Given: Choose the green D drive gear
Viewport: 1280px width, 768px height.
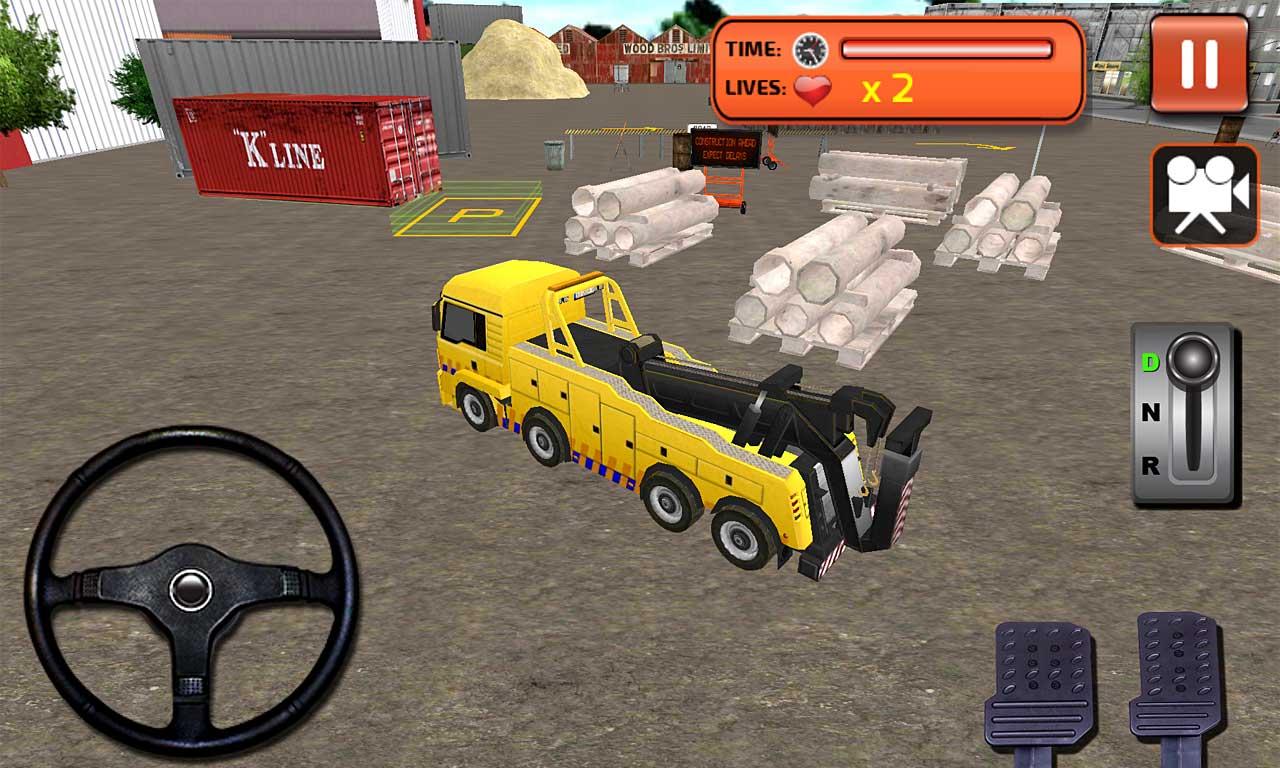Looking at the screenshot, I should (x=1151, y=362).
